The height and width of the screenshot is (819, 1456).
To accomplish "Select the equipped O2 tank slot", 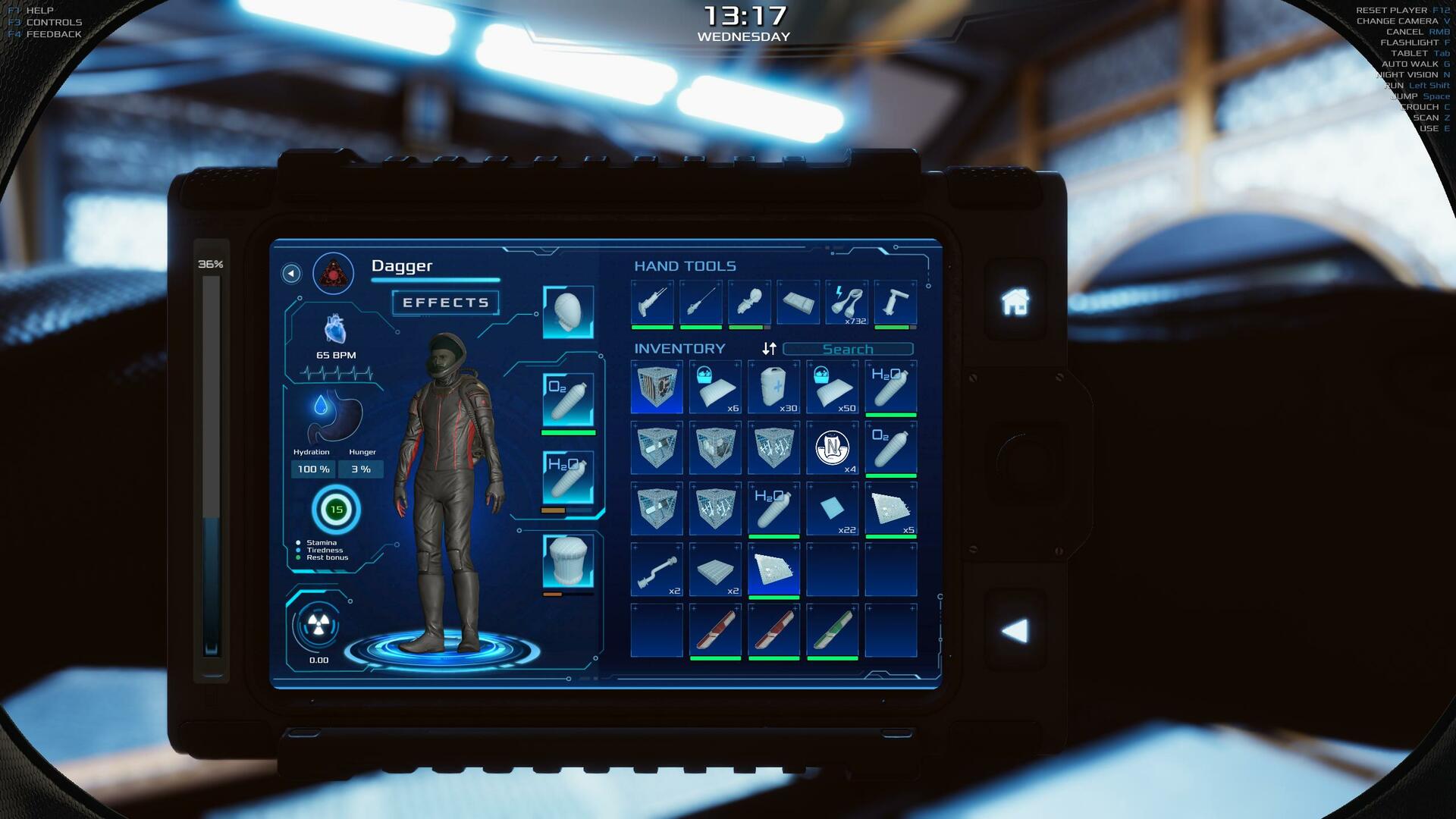I will (568, 399).
